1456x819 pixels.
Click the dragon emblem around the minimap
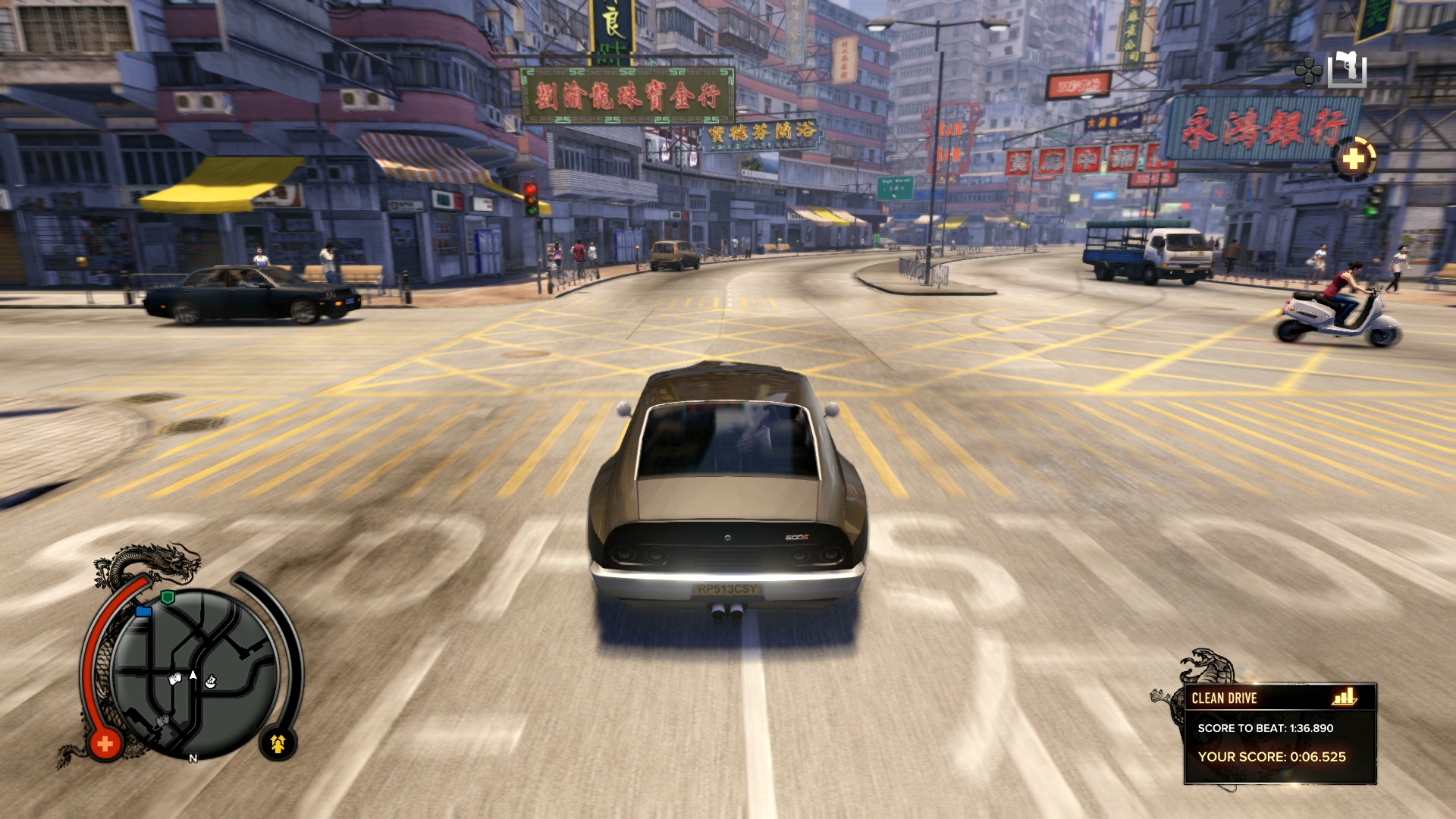(x=174, y=560)
